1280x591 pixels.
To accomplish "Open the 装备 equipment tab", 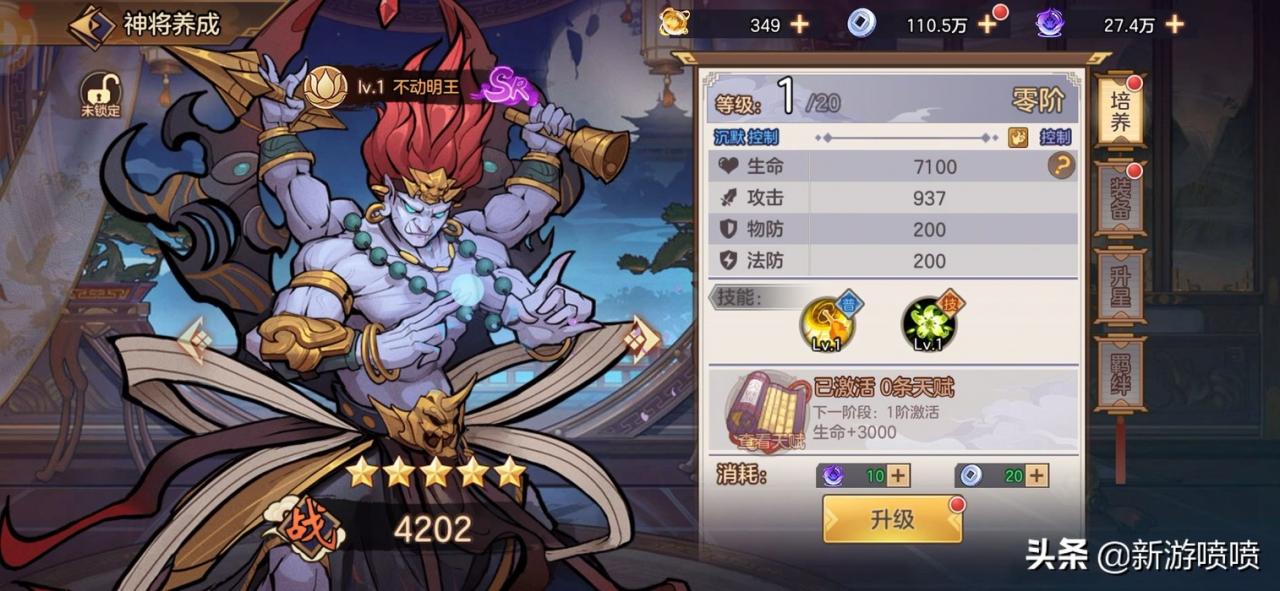I will pyautogui.click(x=1118, y=200).
